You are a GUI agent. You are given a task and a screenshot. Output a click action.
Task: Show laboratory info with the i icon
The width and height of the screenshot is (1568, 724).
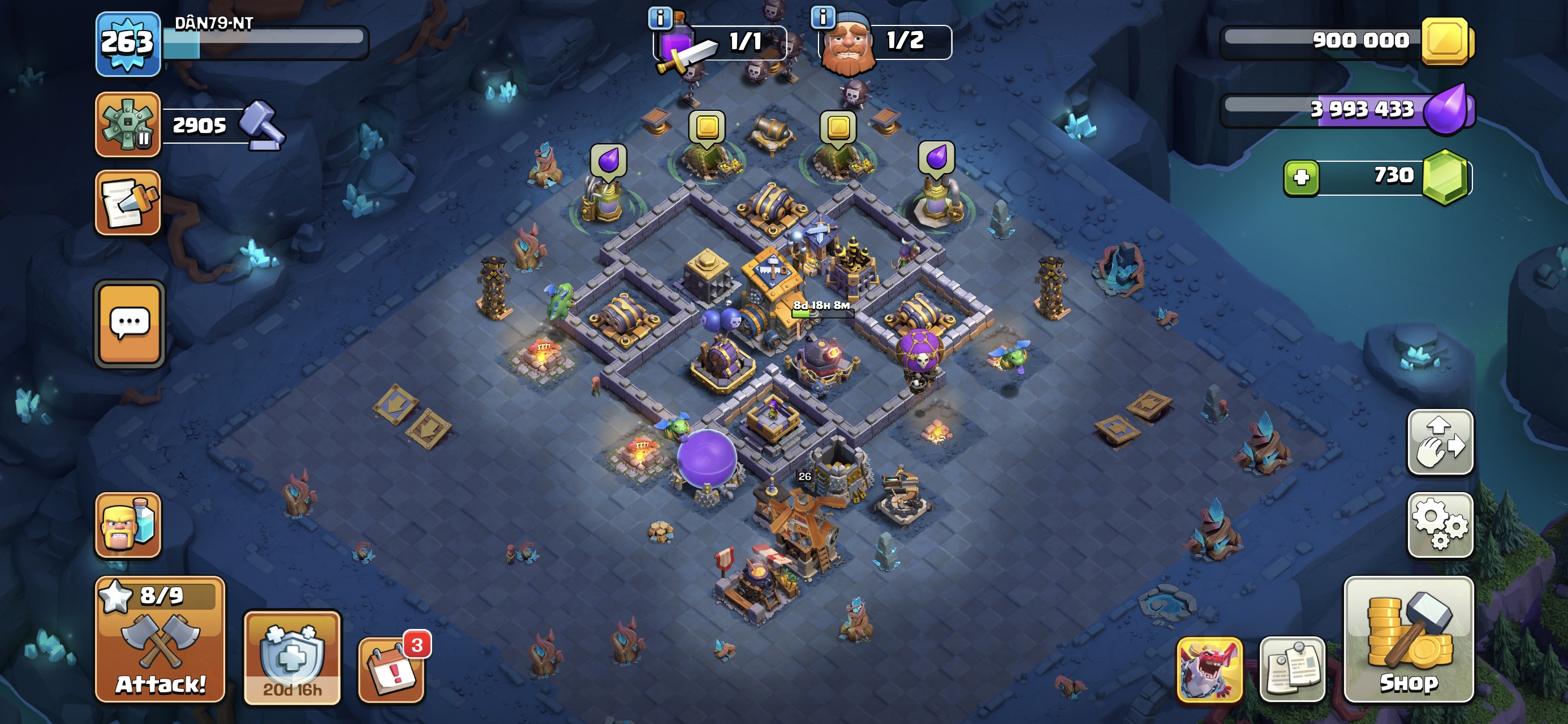click(660, 18)
